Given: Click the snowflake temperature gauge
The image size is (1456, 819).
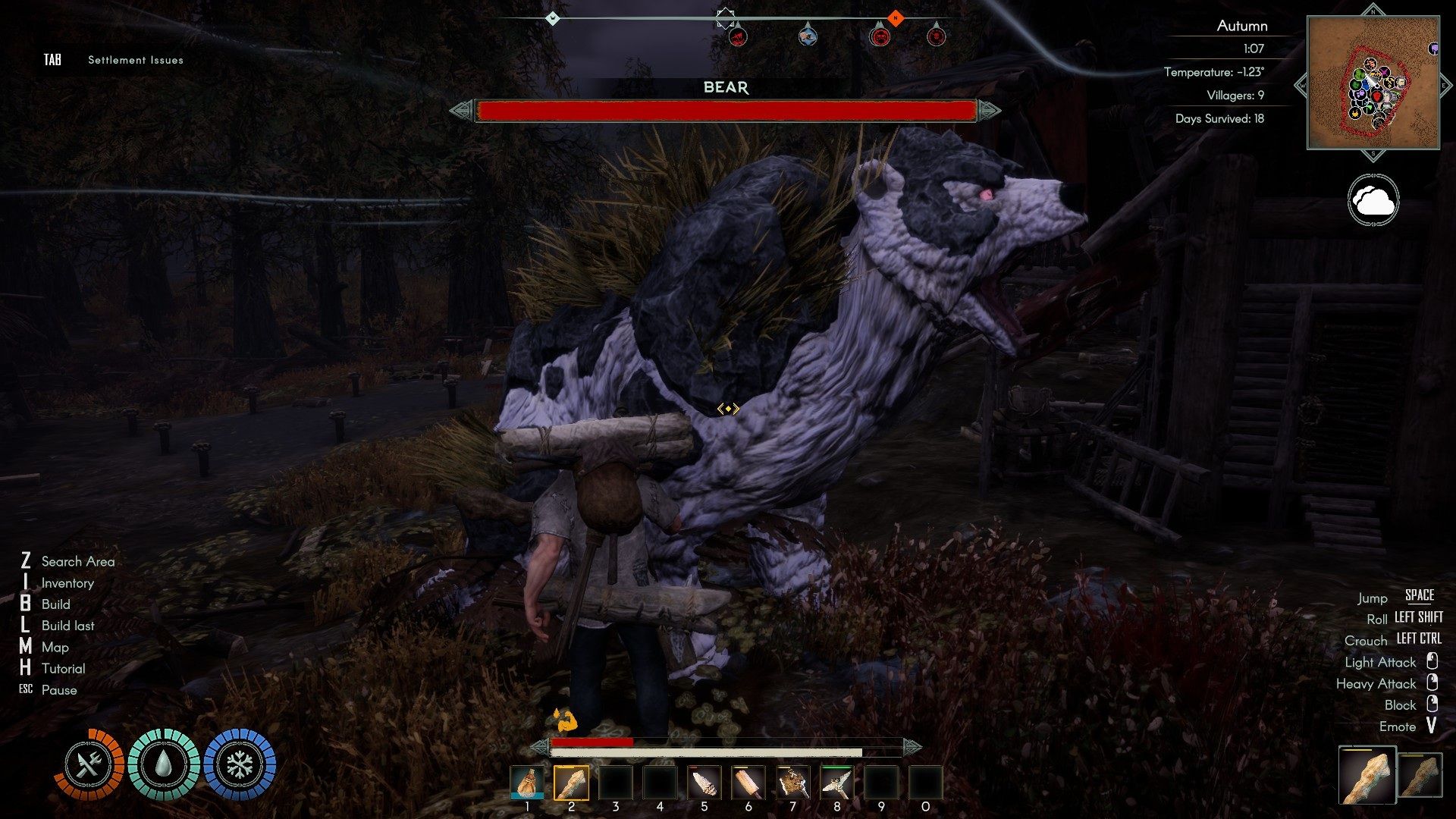Looking at the screenshot, I should 239,765.
